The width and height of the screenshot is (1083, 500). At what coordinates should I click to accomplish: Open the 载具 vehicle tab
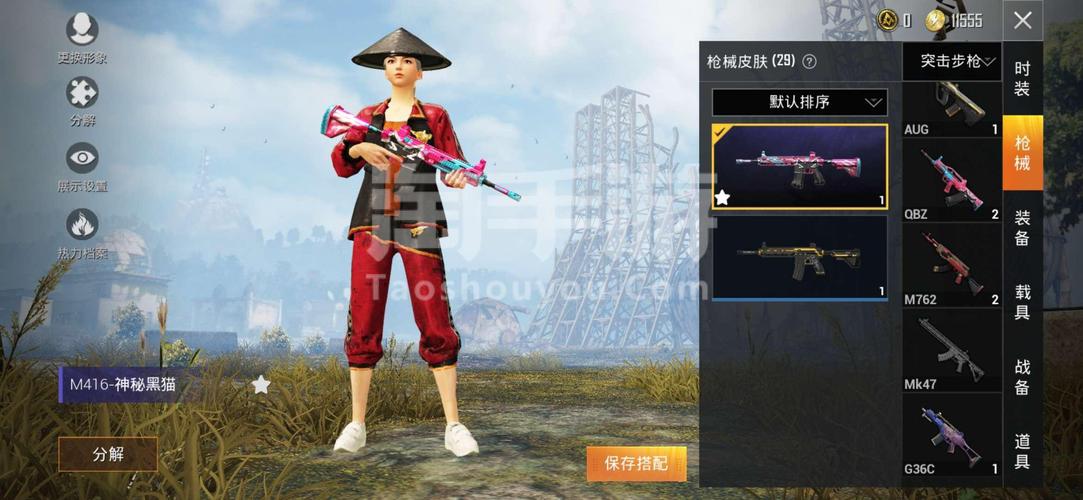tap(1022, 301)
